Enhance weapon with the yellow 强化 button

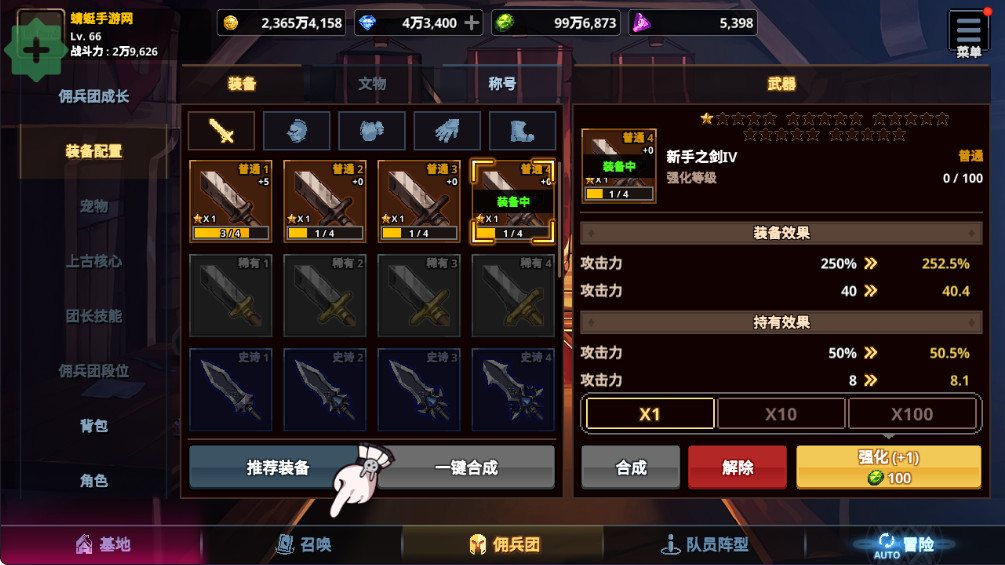(x=888, y=467)
